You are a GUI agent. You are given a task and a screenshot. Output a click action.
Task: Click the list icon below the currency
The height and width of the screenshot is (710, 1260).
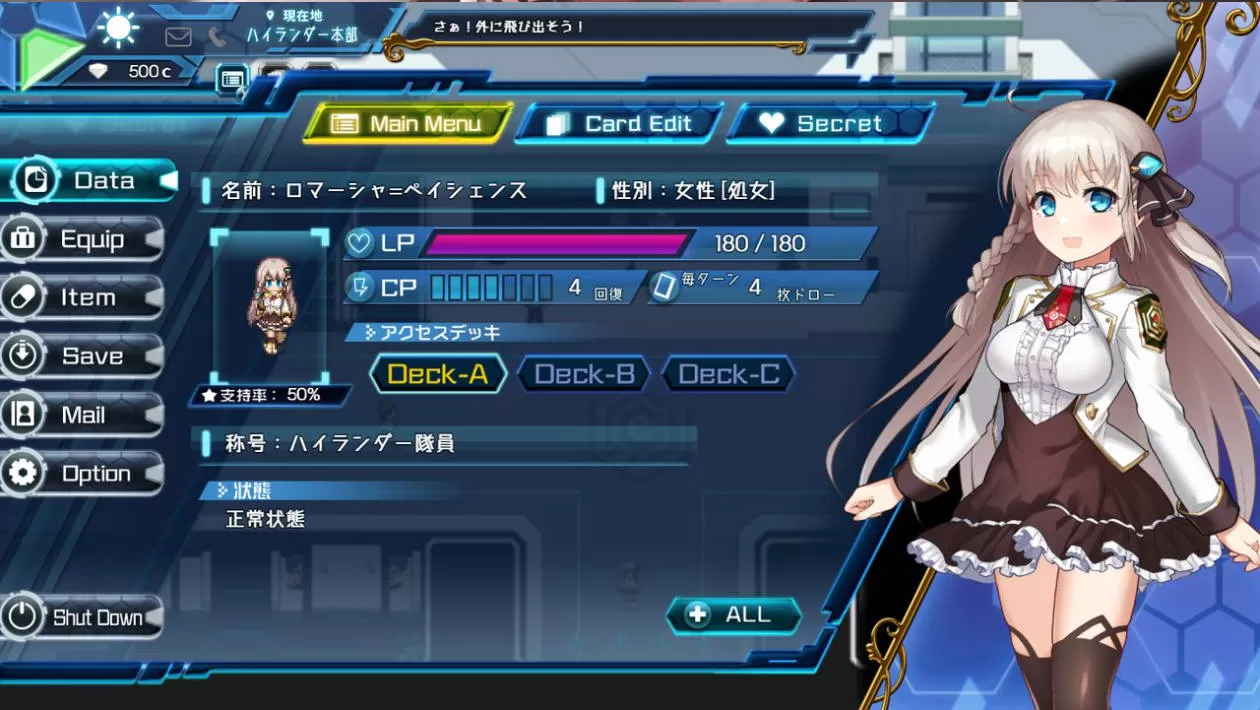coord(232,78)
